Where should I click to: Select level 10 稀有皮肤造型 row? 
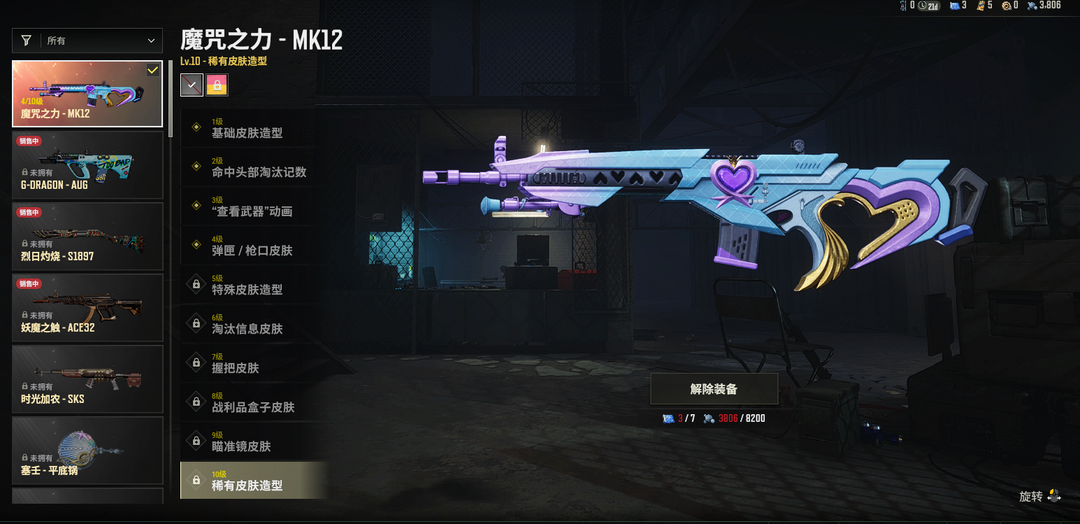tap(253, 481)
